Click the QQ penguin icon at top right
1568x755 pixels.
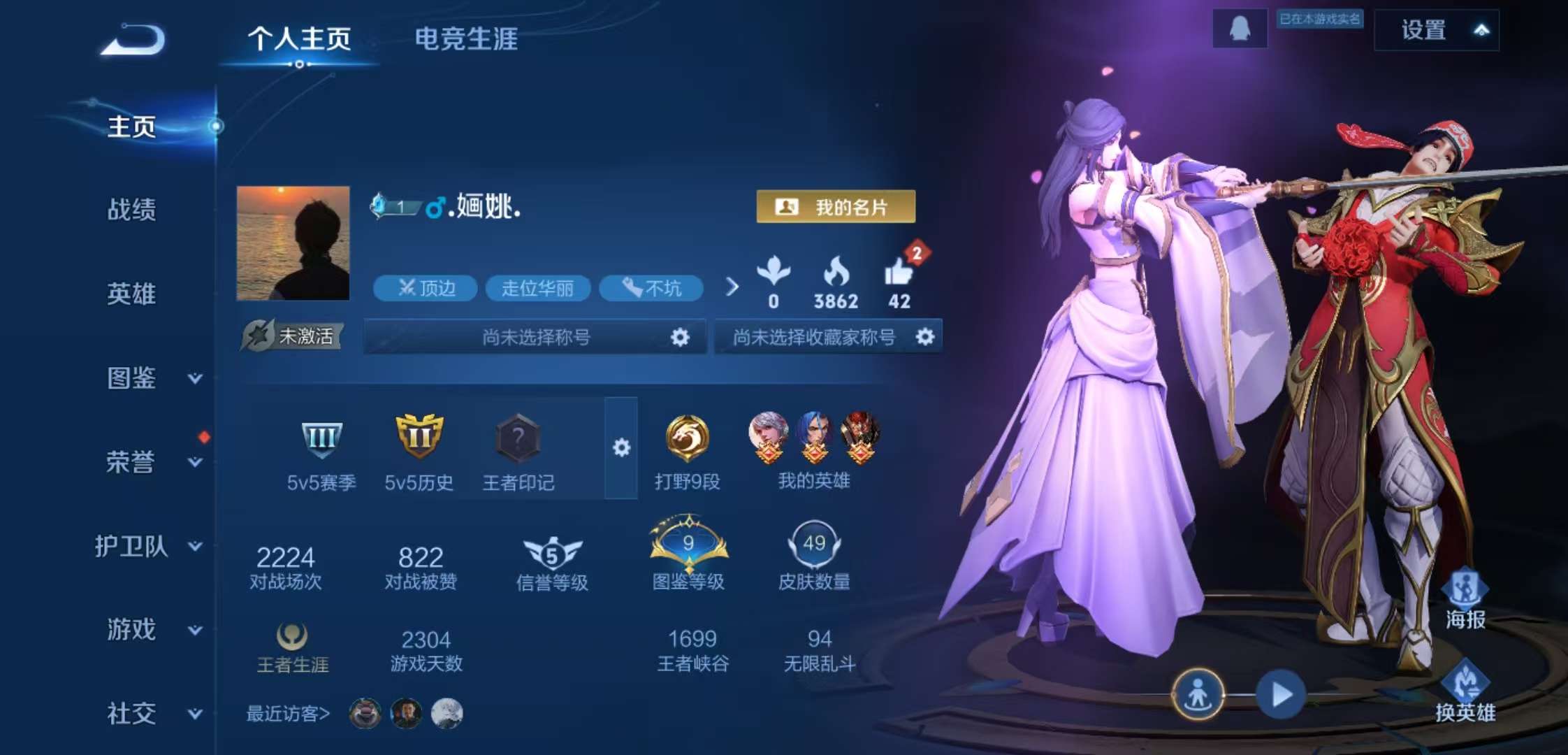pos(1238,29)
